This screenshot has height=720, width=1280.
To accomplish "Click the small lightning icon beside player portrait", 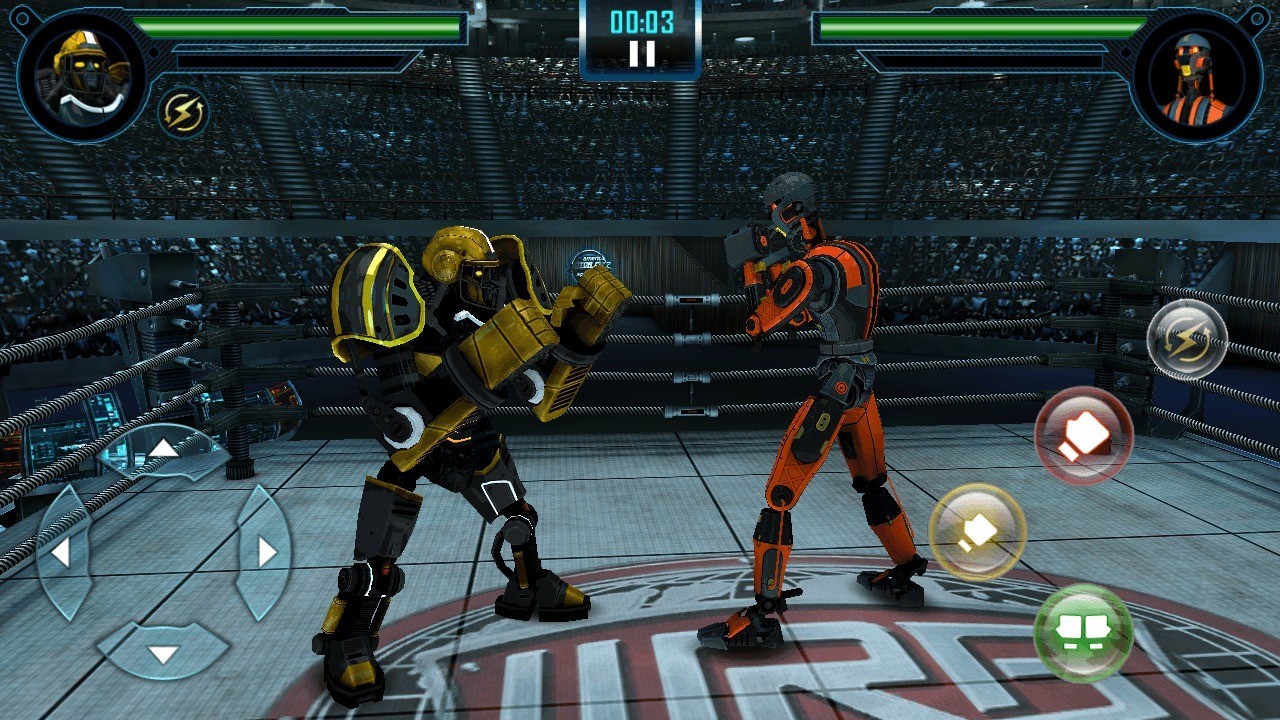I will (x=184, y=112).
